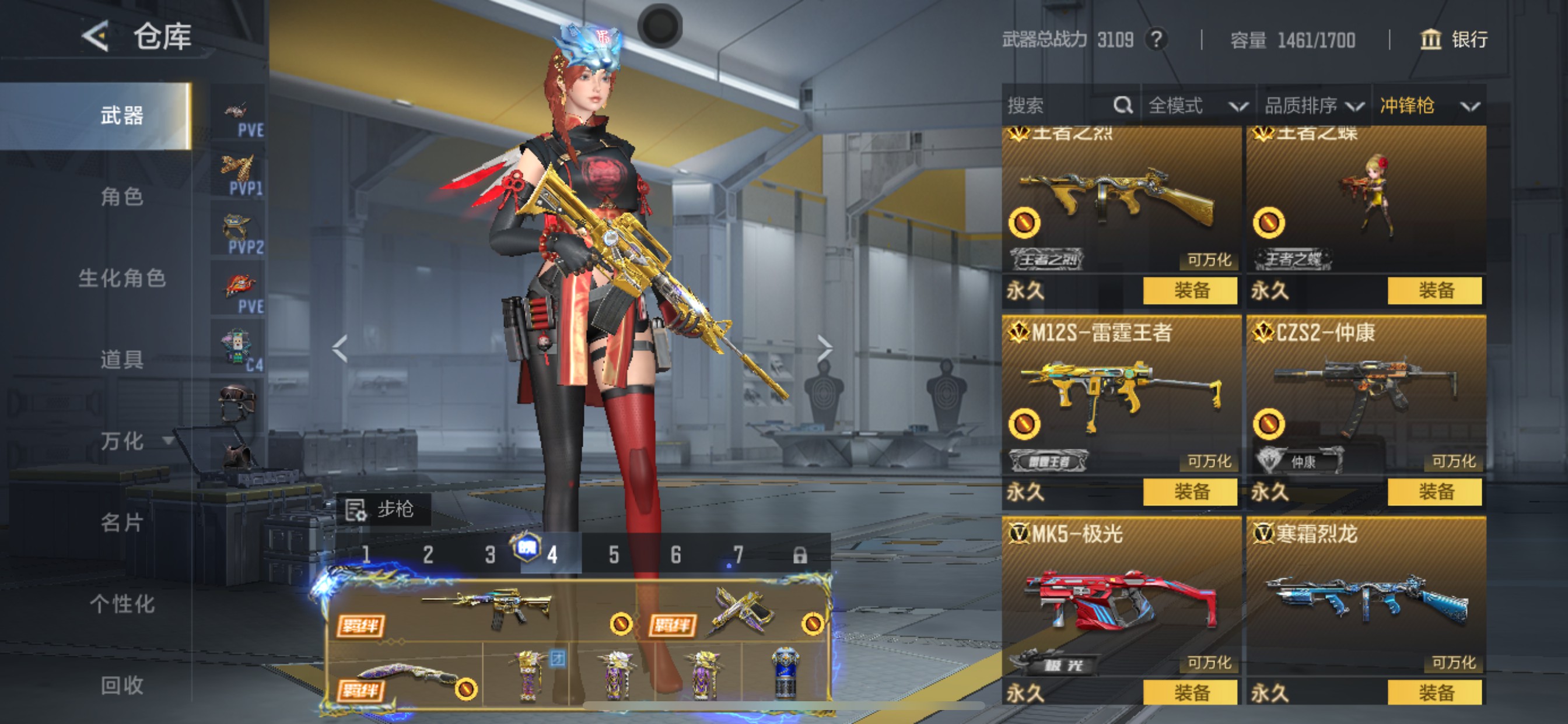Open the 回收 recycle tab
1568x724 pixels.
point(122,685)
